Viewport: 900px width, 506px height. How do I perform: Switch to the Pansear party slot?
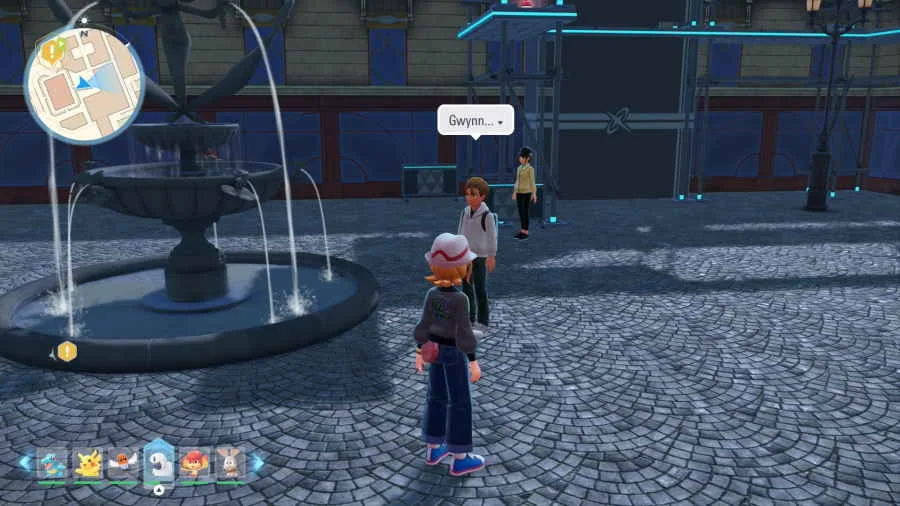click(194, 463)
